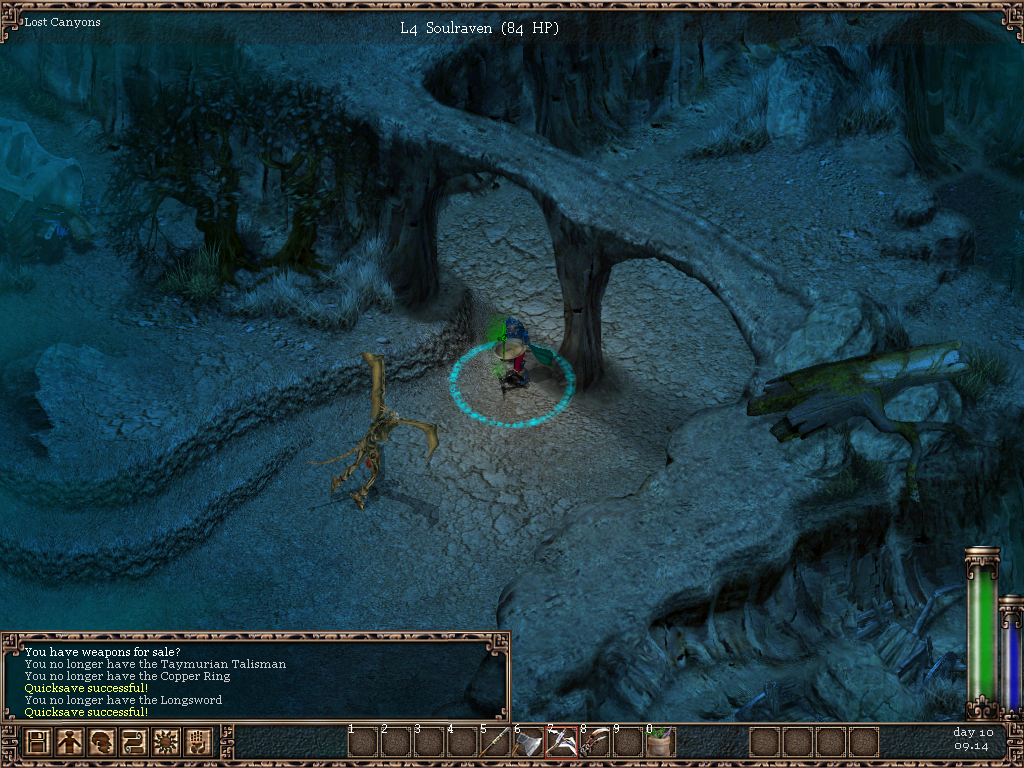Viewport: 1024px width, 768px height.
Task: Click the sun icon button
Action: click(167, 743)
